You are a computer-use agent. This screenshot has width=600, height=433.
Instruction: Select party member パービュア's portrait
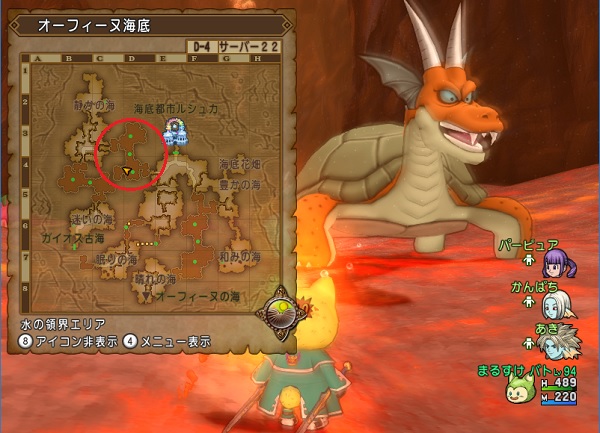click(x=553, y=265)
